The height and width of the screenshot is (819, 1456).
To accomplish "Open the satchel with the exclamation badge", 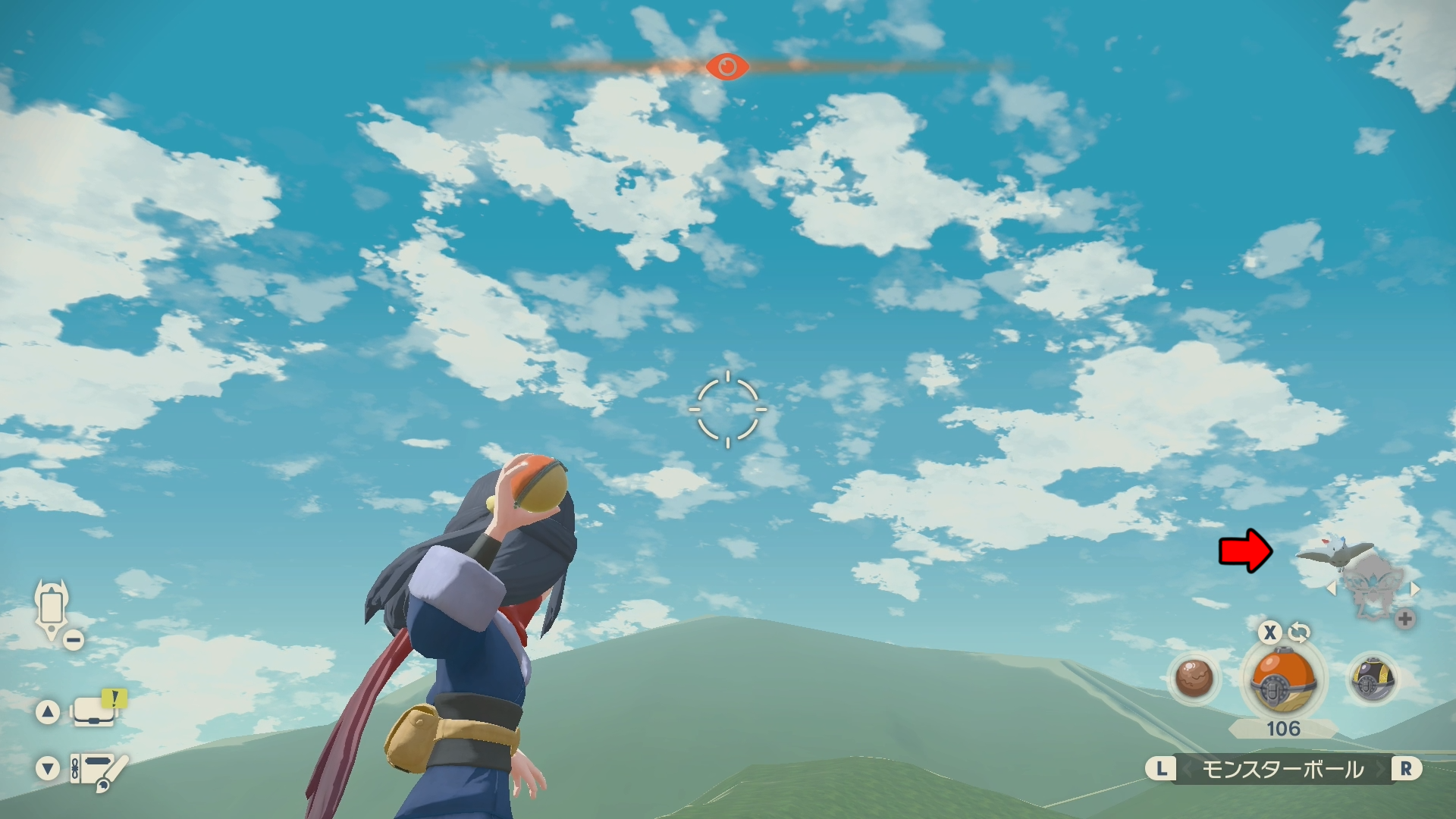I will coord(96,711).
